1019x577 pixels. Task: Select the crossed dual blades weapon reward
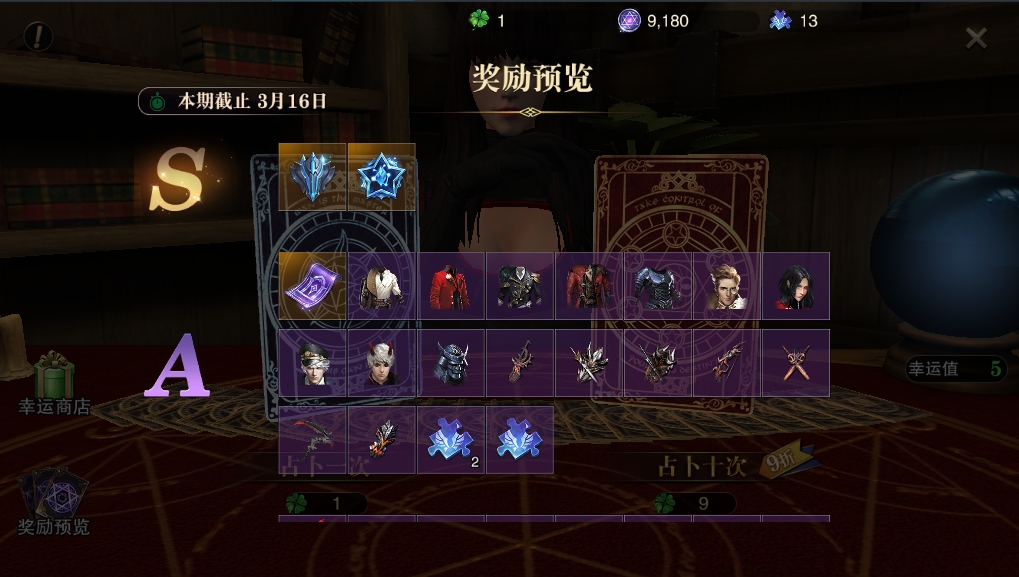coord(796,363)
